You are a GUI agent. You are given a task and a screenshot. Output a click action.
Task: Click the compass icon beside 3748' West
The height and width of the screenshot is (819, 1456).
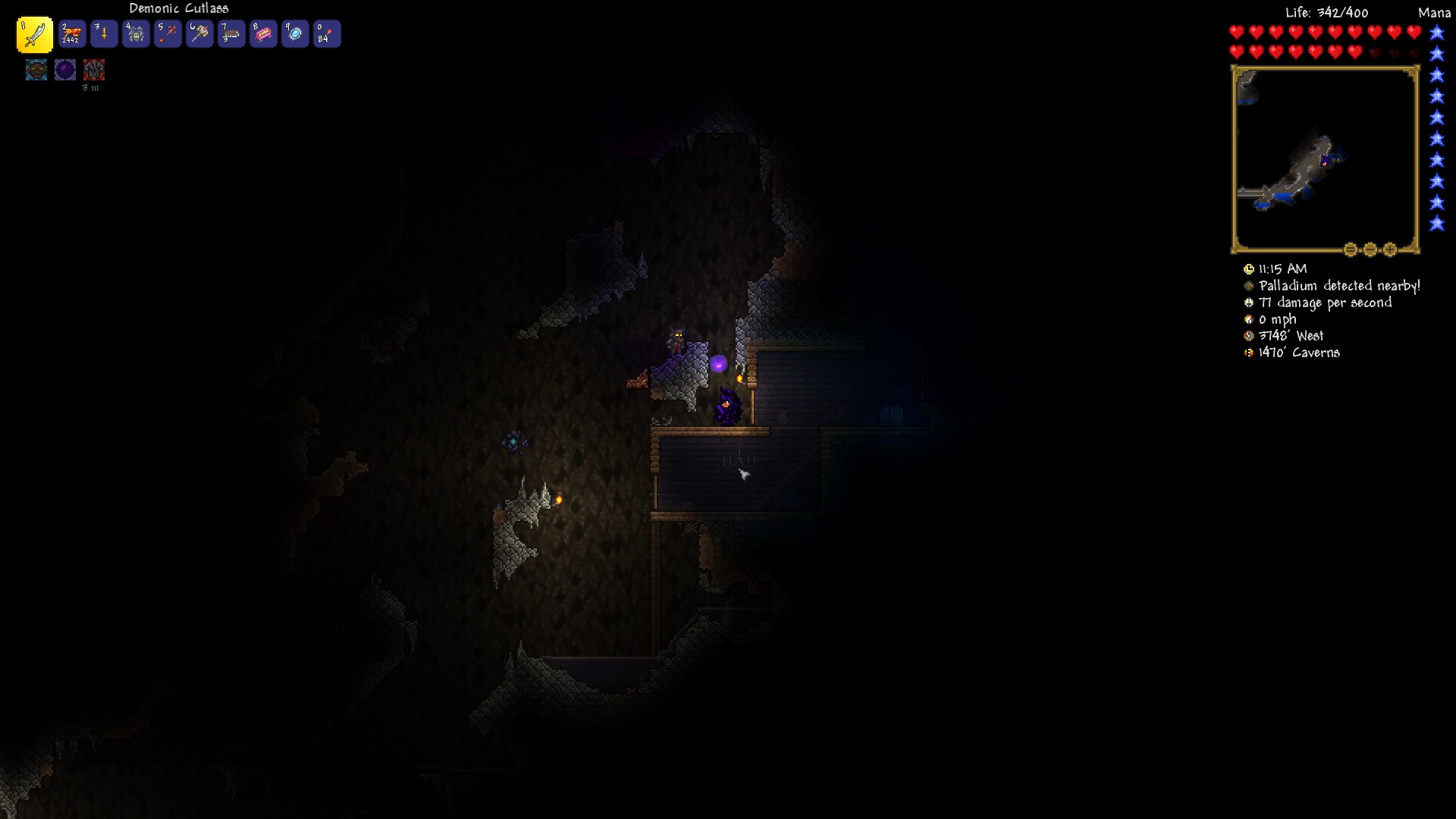1248,335
